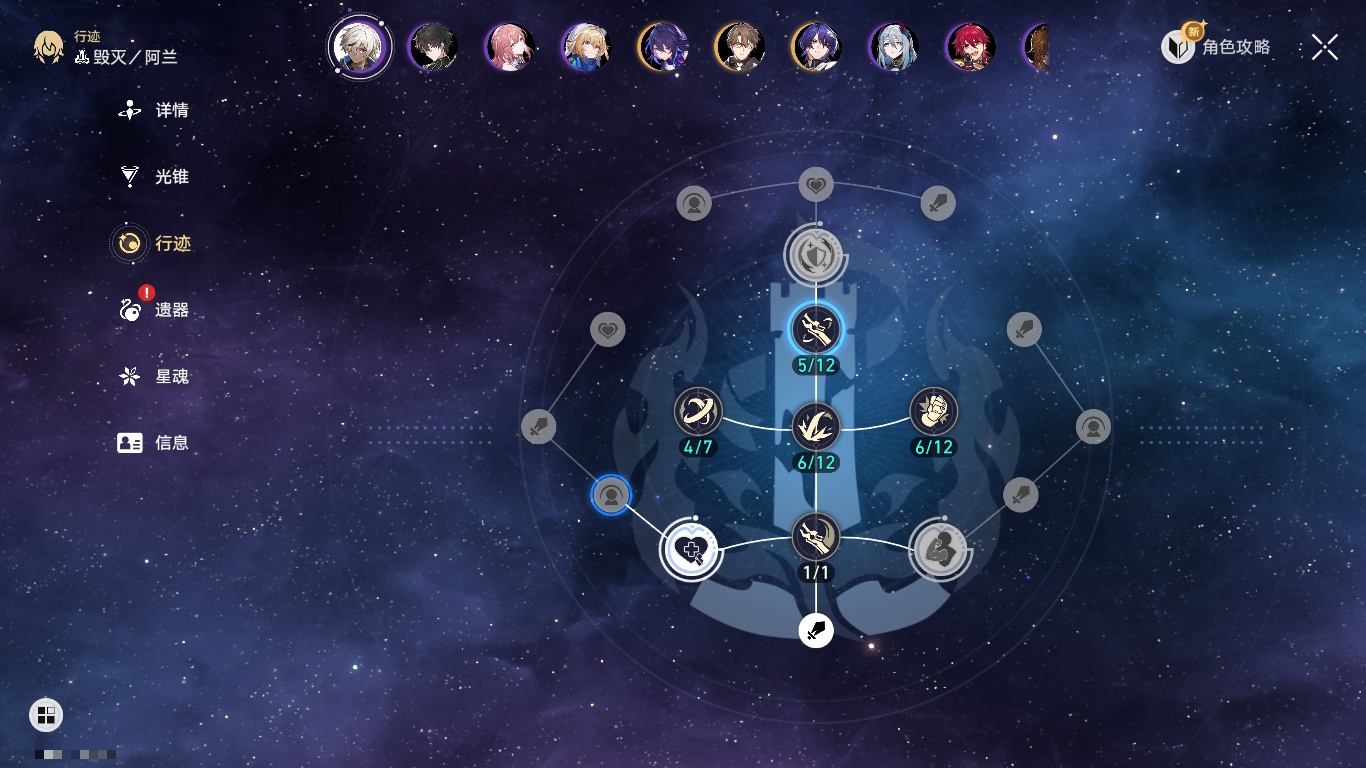Pick the fist trace node at 6/12
Image resolution: width=1366 pixels, height=768 pixels.
[x=934, y=411]
